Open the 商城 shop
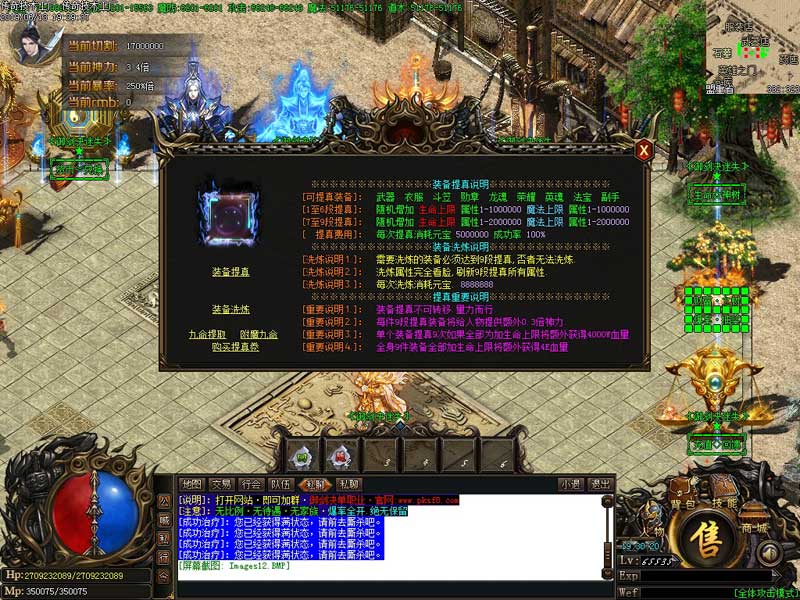The image size is (800, 600). coord(754,527)
